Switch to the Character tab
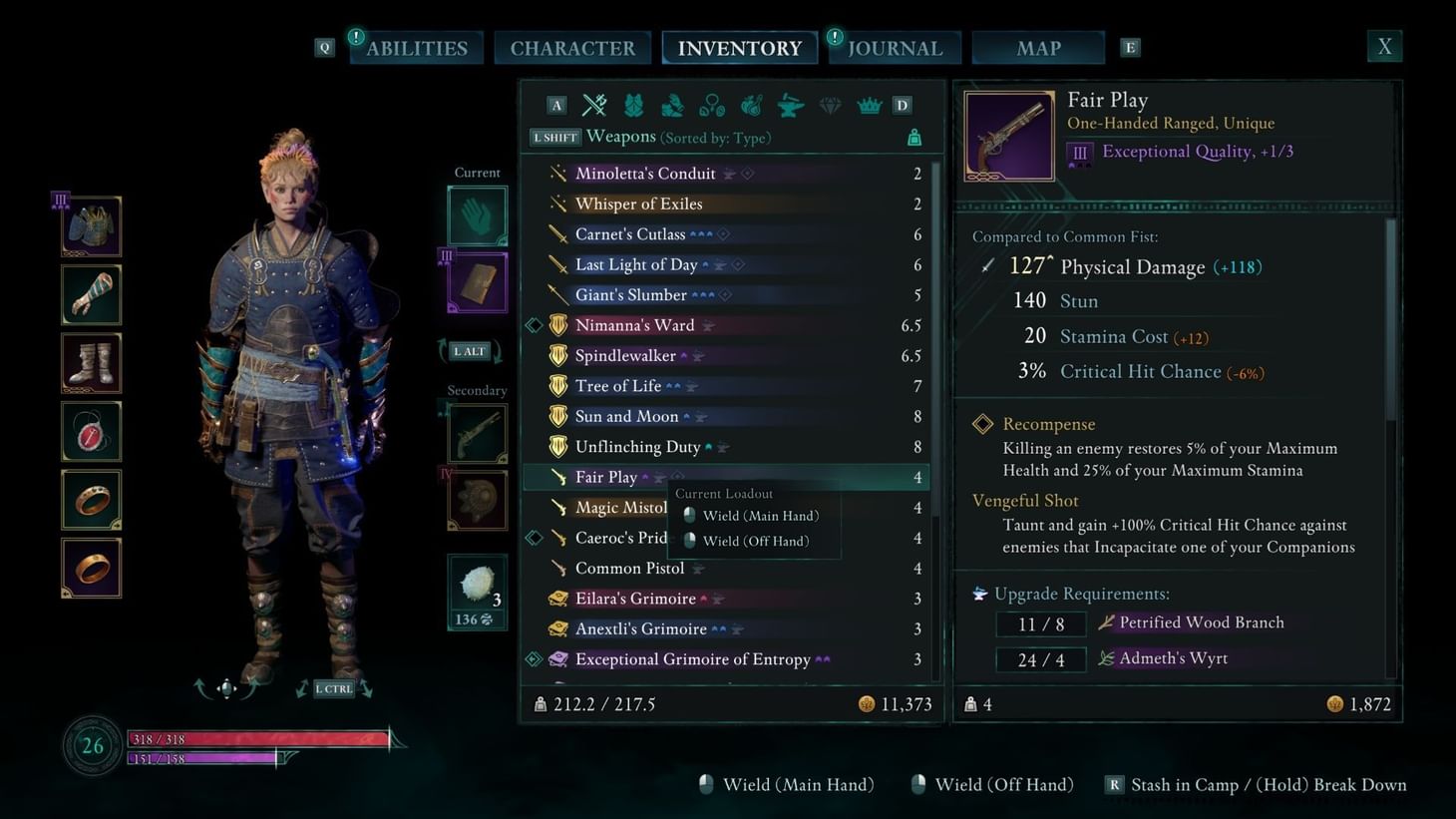Screen dimensions: 1456x819 [x=572, y=47]
